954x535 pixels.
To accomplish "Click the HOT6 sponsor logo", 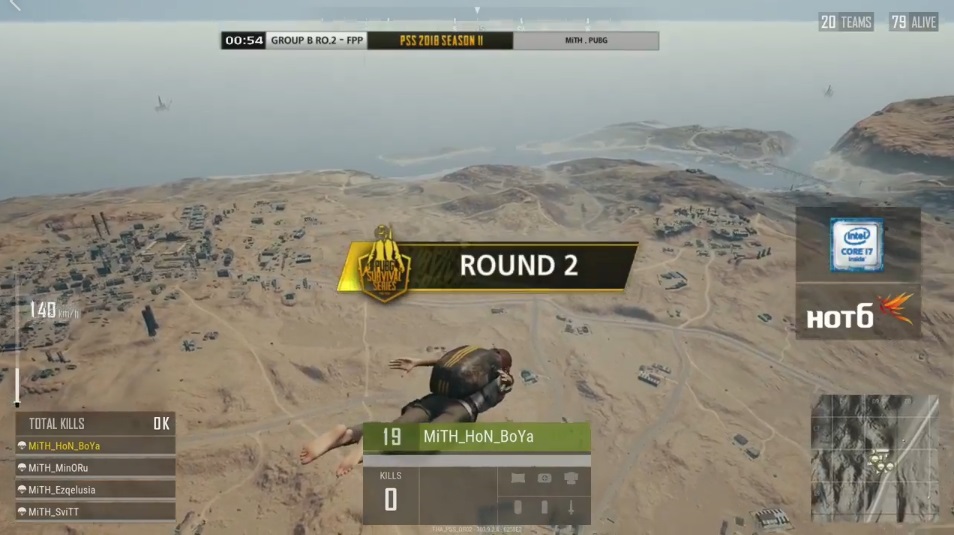I will (x=858, y=312).
